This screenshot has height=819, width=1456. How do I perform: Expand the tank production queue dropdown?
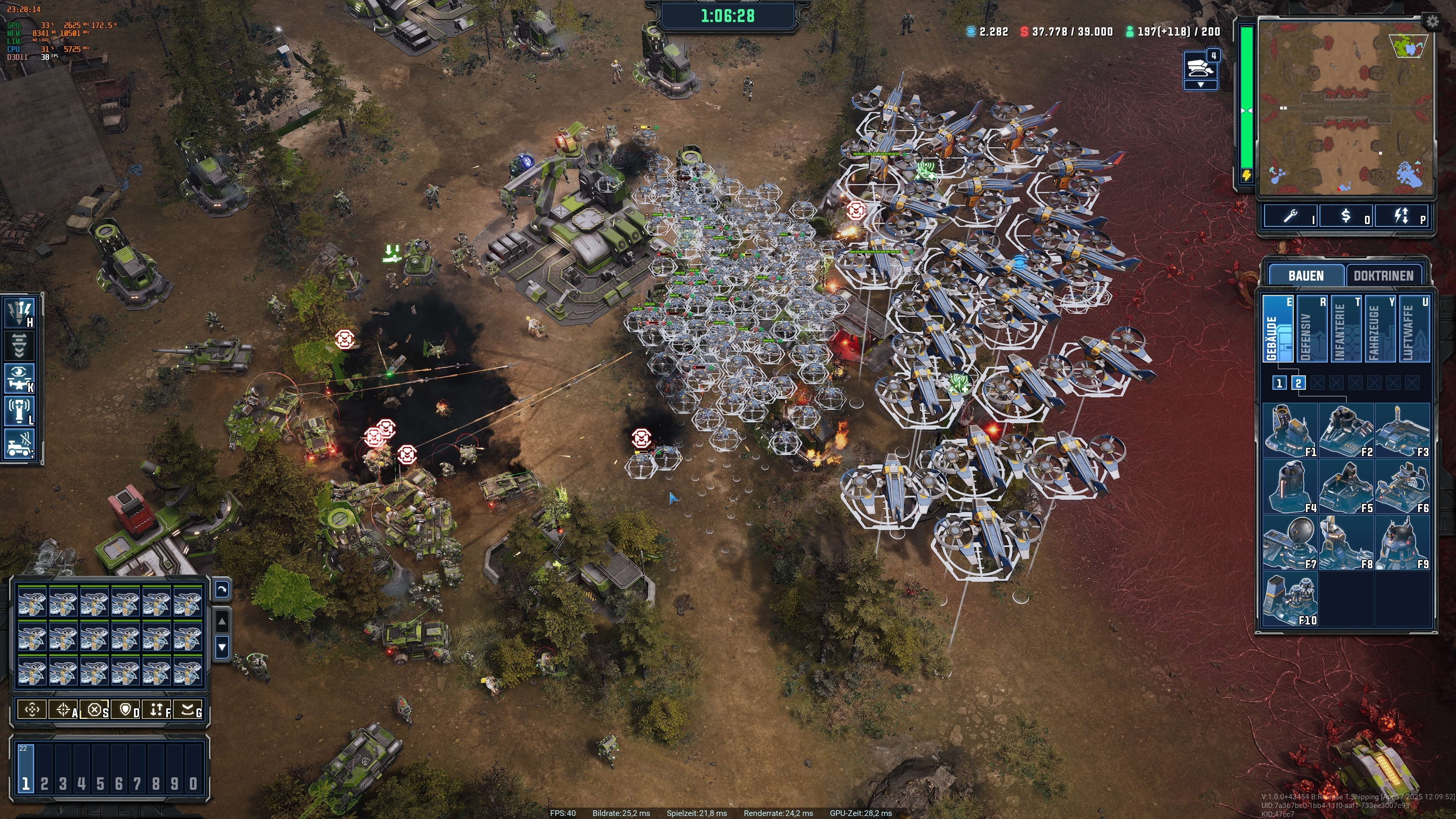coord(1200,85)
